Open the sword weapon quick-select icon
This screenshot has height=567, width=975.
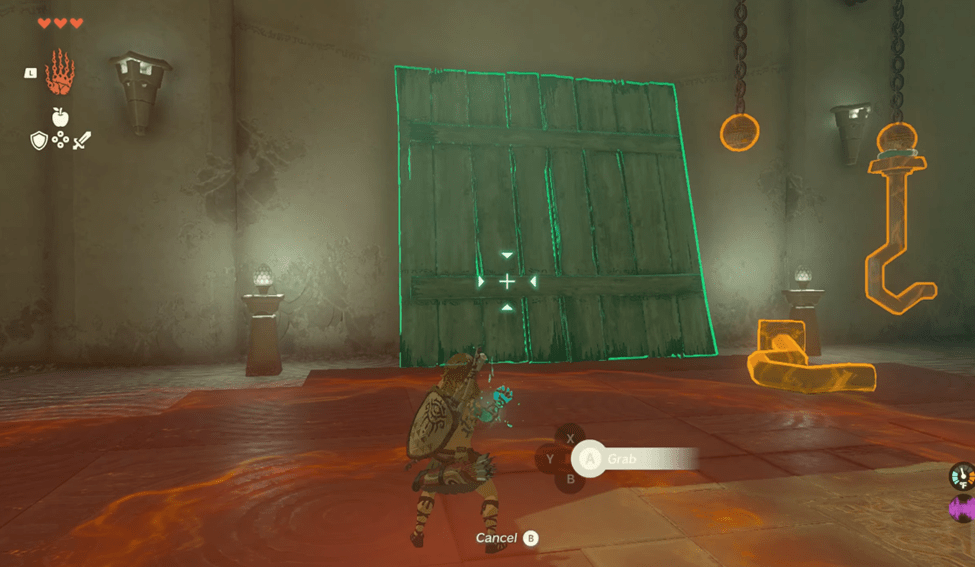[x=82, y=141]
